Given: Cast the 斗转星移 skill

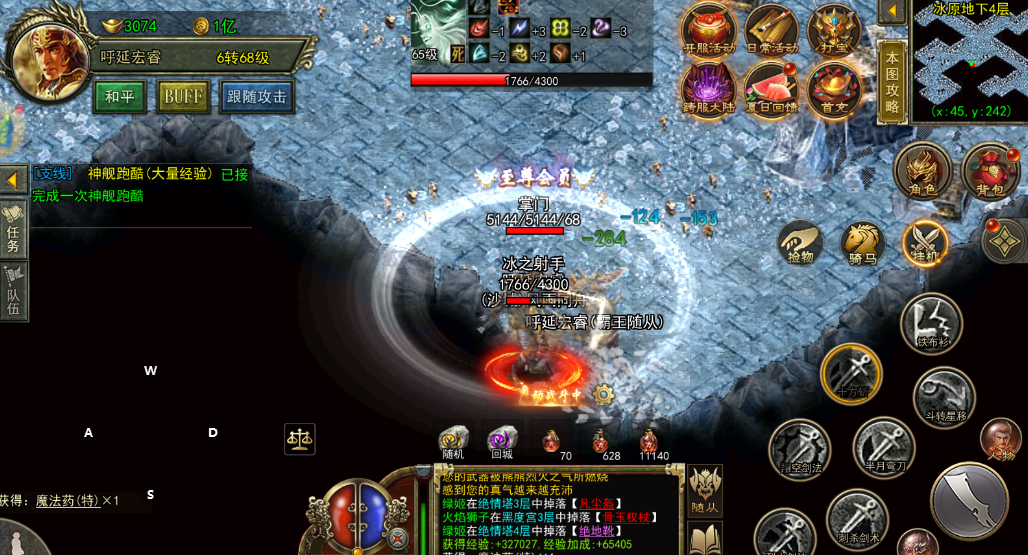Looking at the screenshot, I should click(944, 396).
